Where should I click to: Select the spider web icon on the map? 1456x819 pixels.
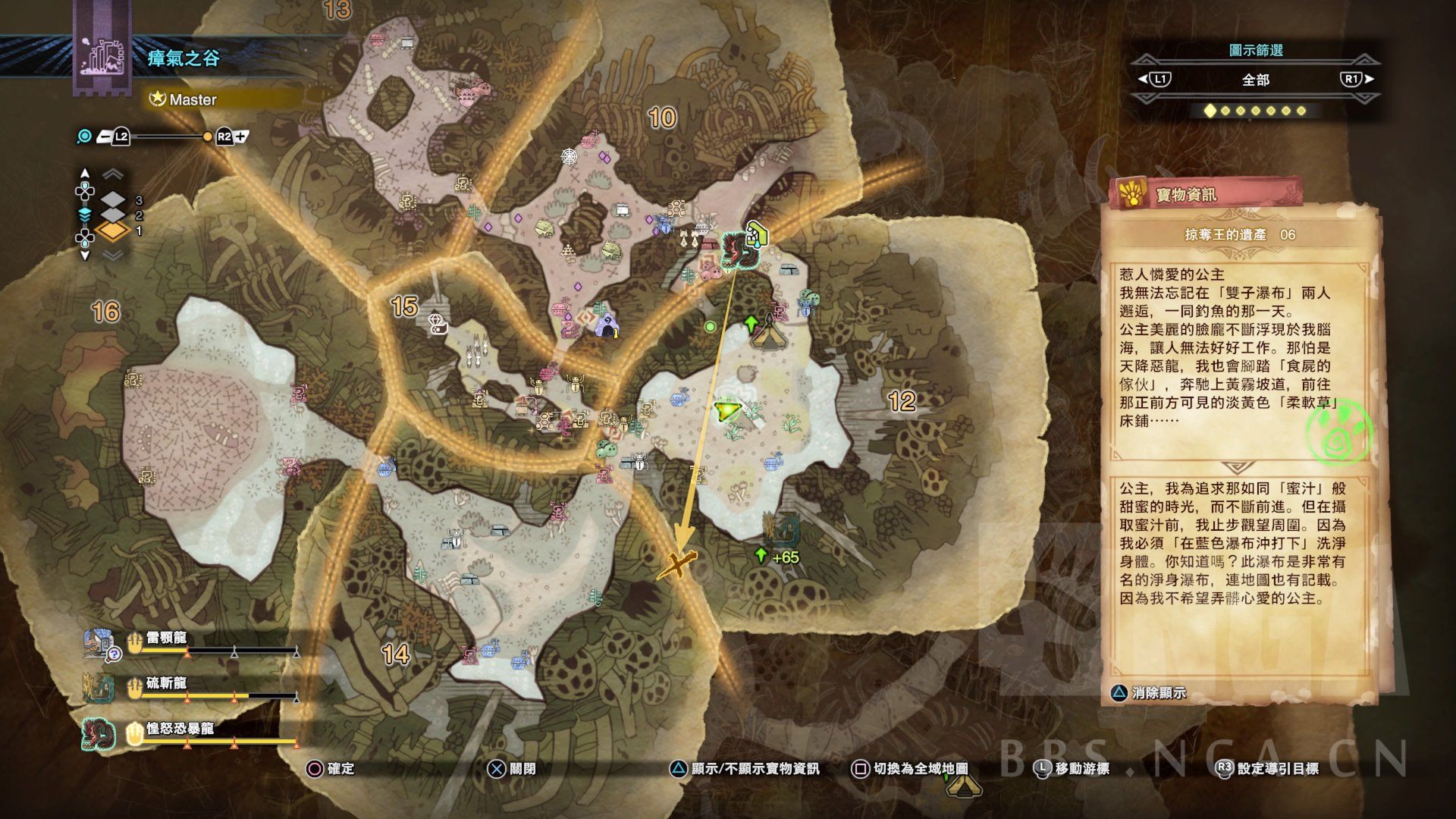[x=569, y=156]
